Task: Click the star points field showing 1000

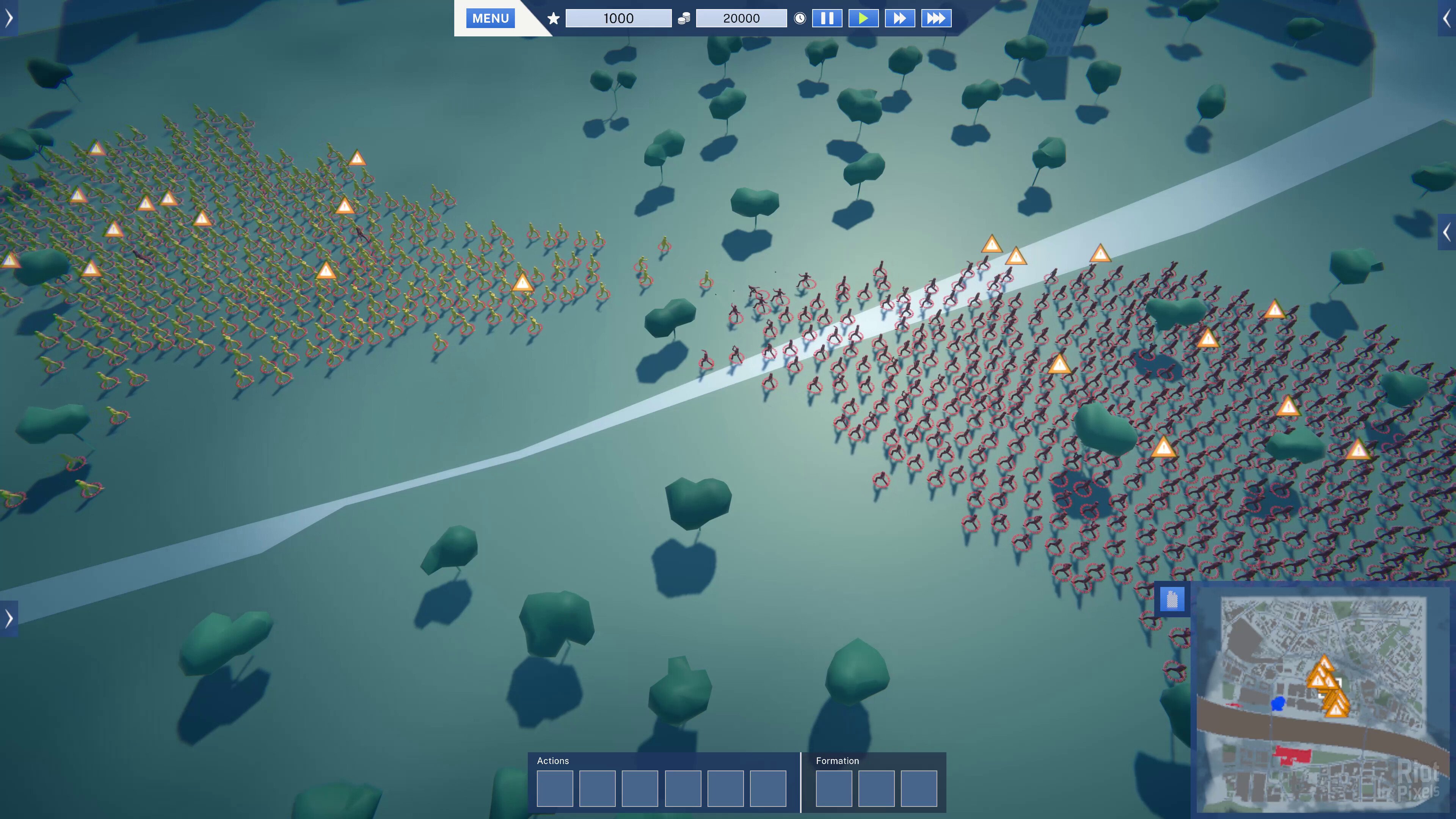Action: tap(618, 18)
